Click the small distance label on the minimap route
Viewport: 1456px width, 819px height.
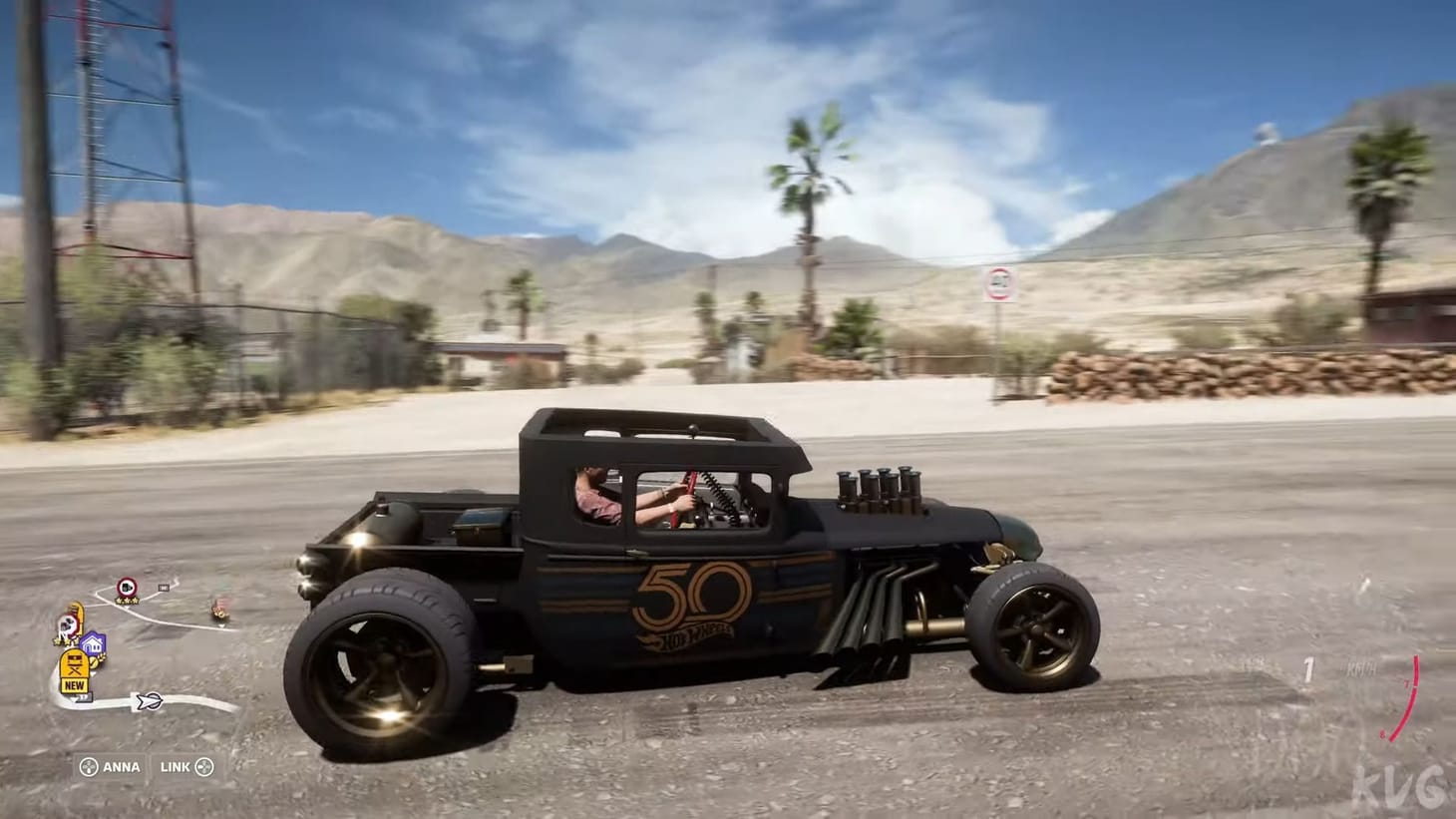164,587
